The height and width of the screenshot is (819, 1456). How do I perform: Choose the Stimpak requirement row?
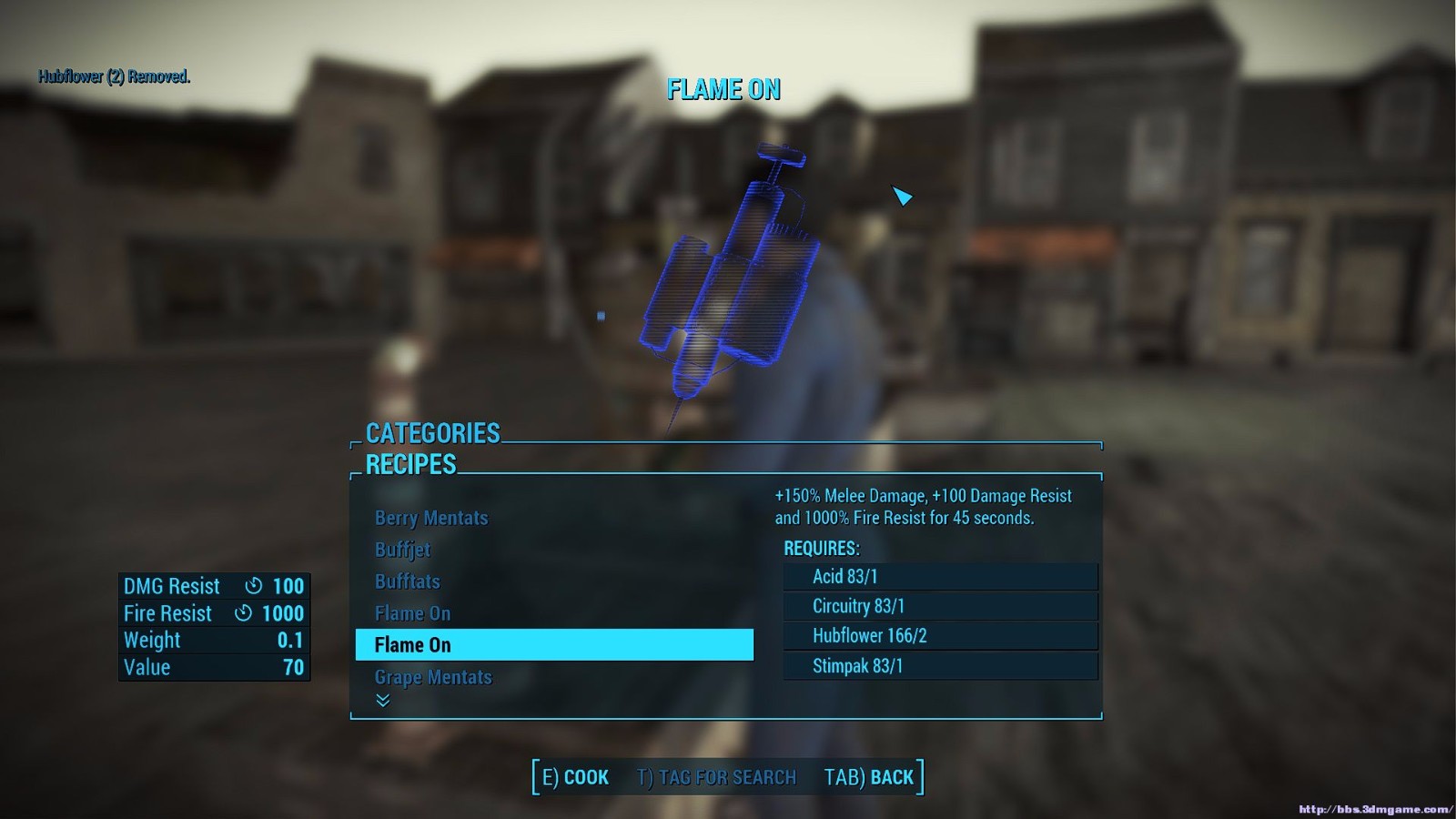click(x=939, y=666)
